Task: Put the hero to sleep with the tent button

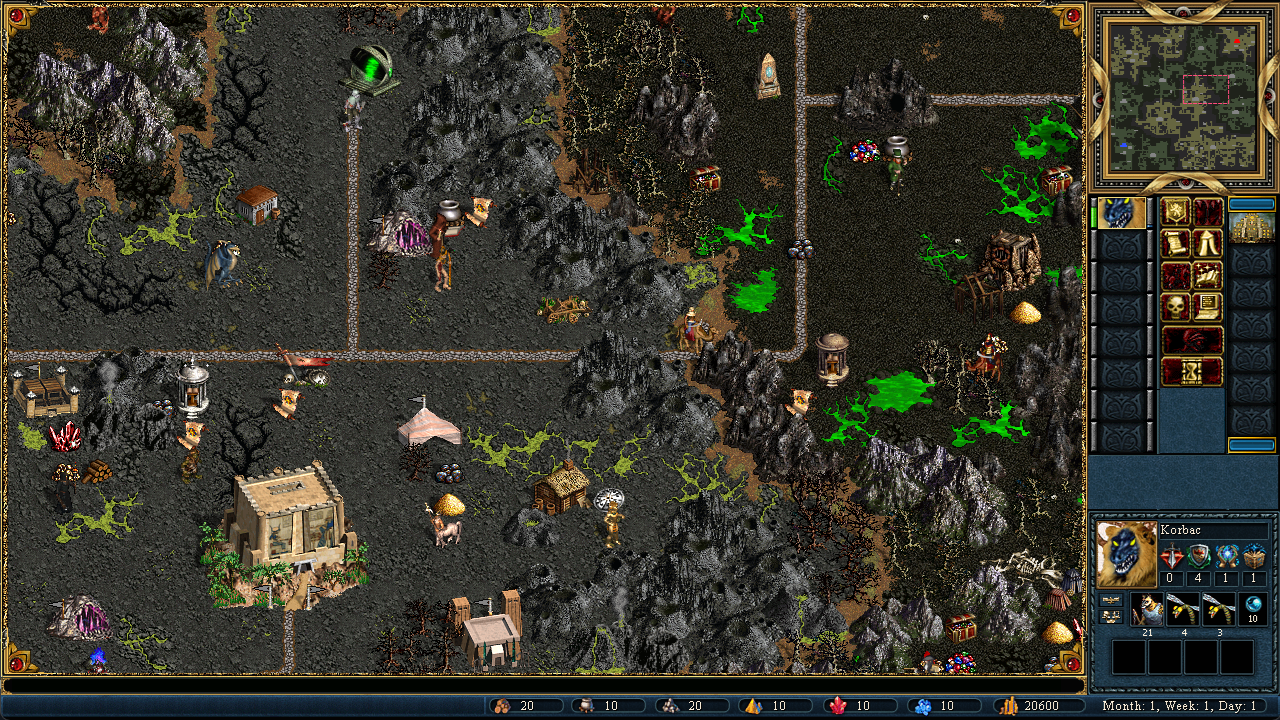Action: (x=1207, y=243)
